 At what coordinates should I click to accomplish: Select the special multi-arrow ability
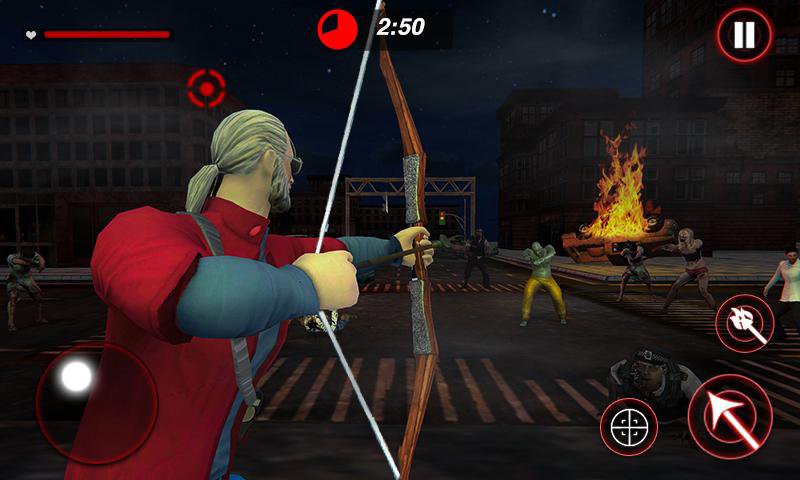(x=744, y=324)
